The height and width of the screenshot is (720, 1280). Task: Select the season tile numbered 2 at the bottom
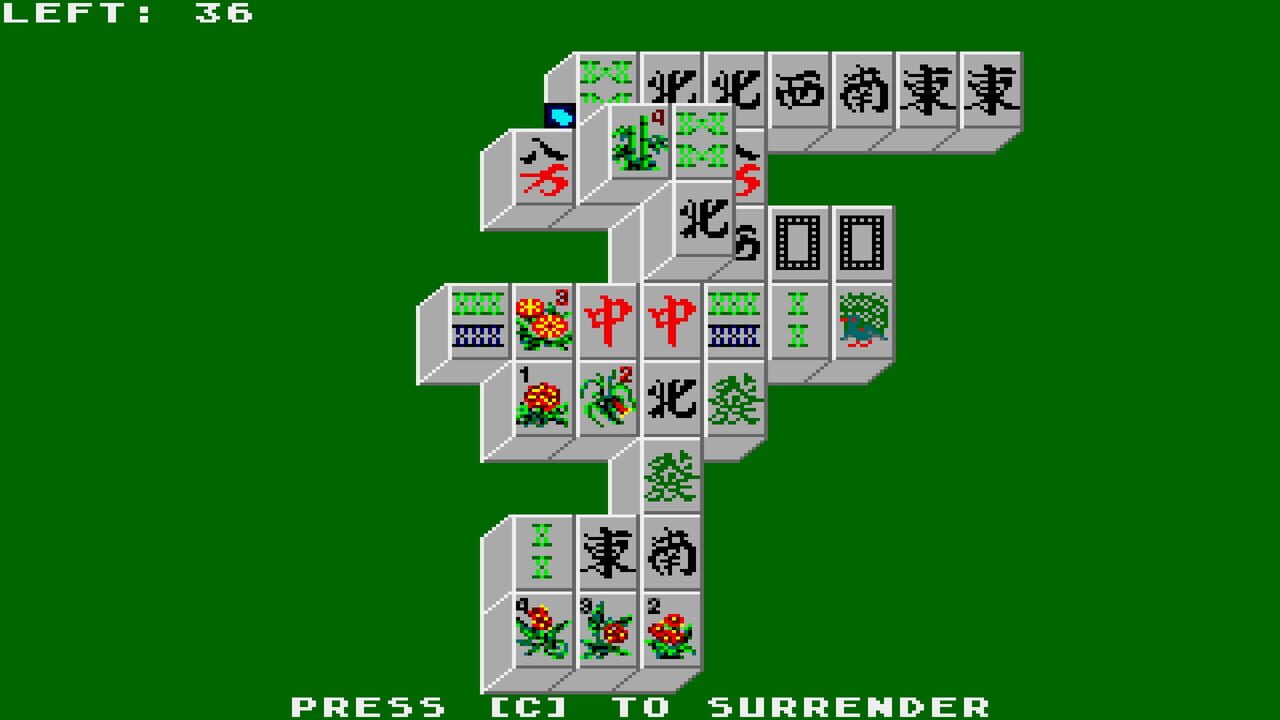pyautogui.click(x=671, y=632)
